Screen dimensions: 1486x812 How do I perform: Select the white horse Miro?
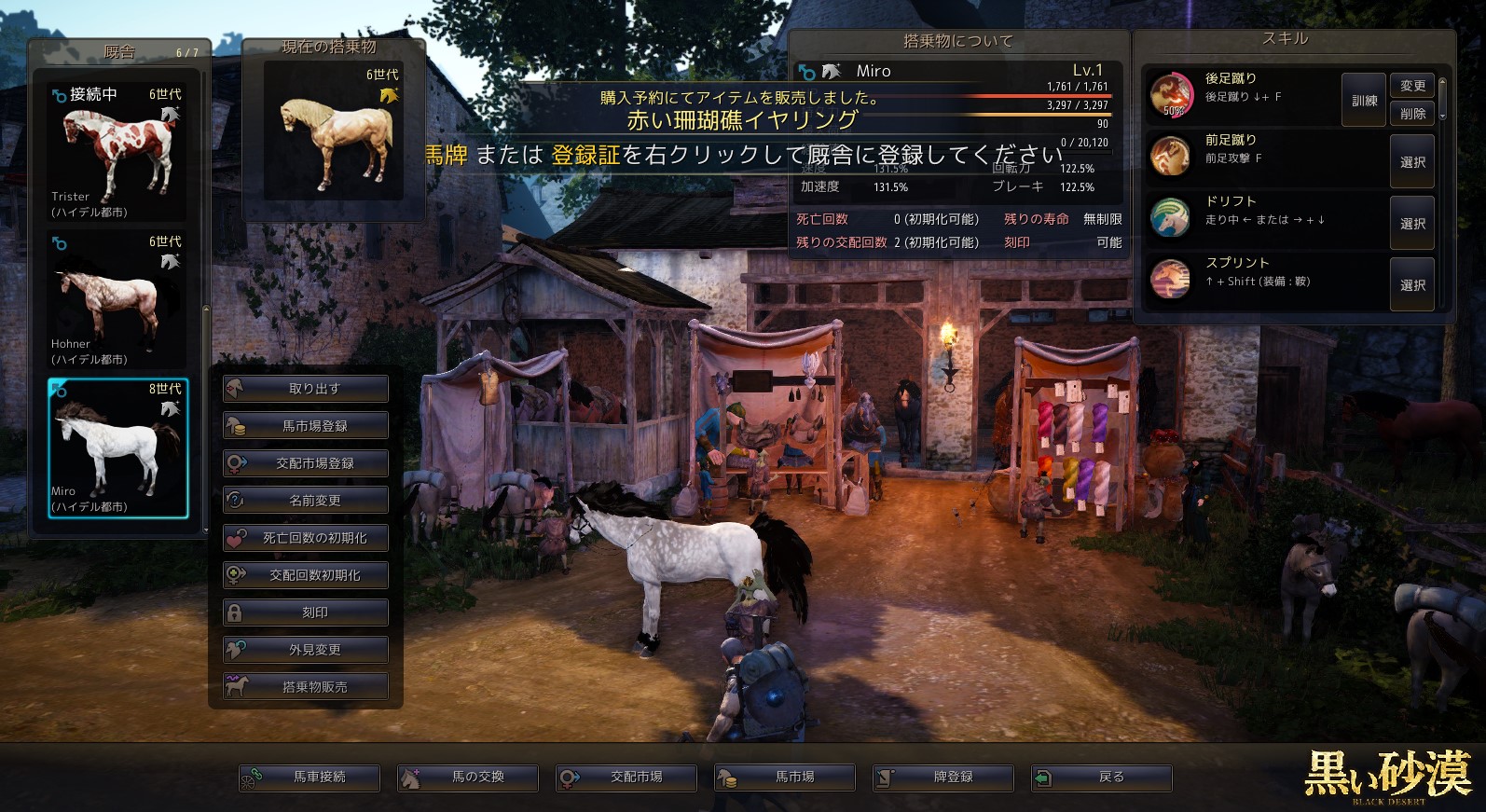[117, 447]
